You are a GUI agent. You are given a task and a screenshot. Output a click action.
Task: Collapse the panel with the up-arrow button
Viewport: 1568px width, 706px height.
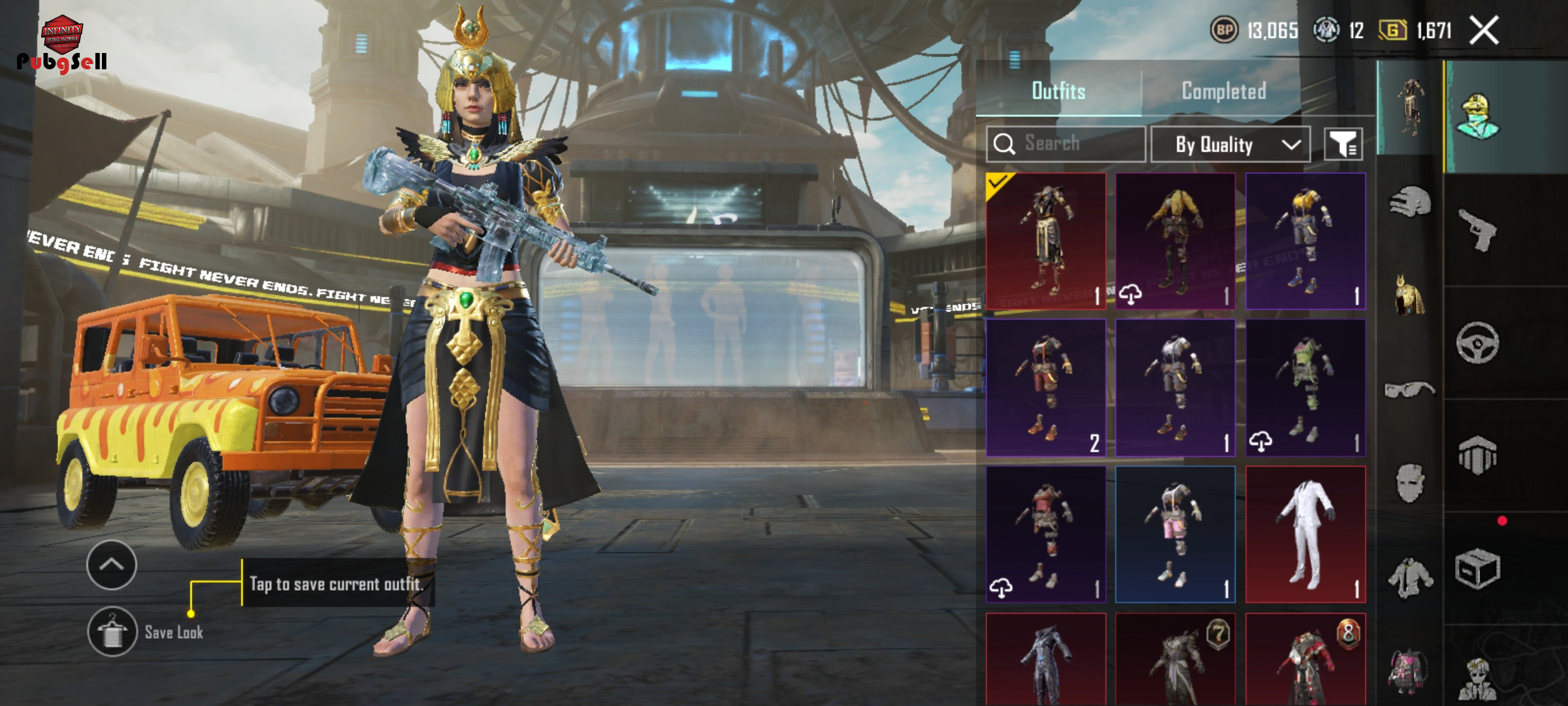[x=112, y=565]
